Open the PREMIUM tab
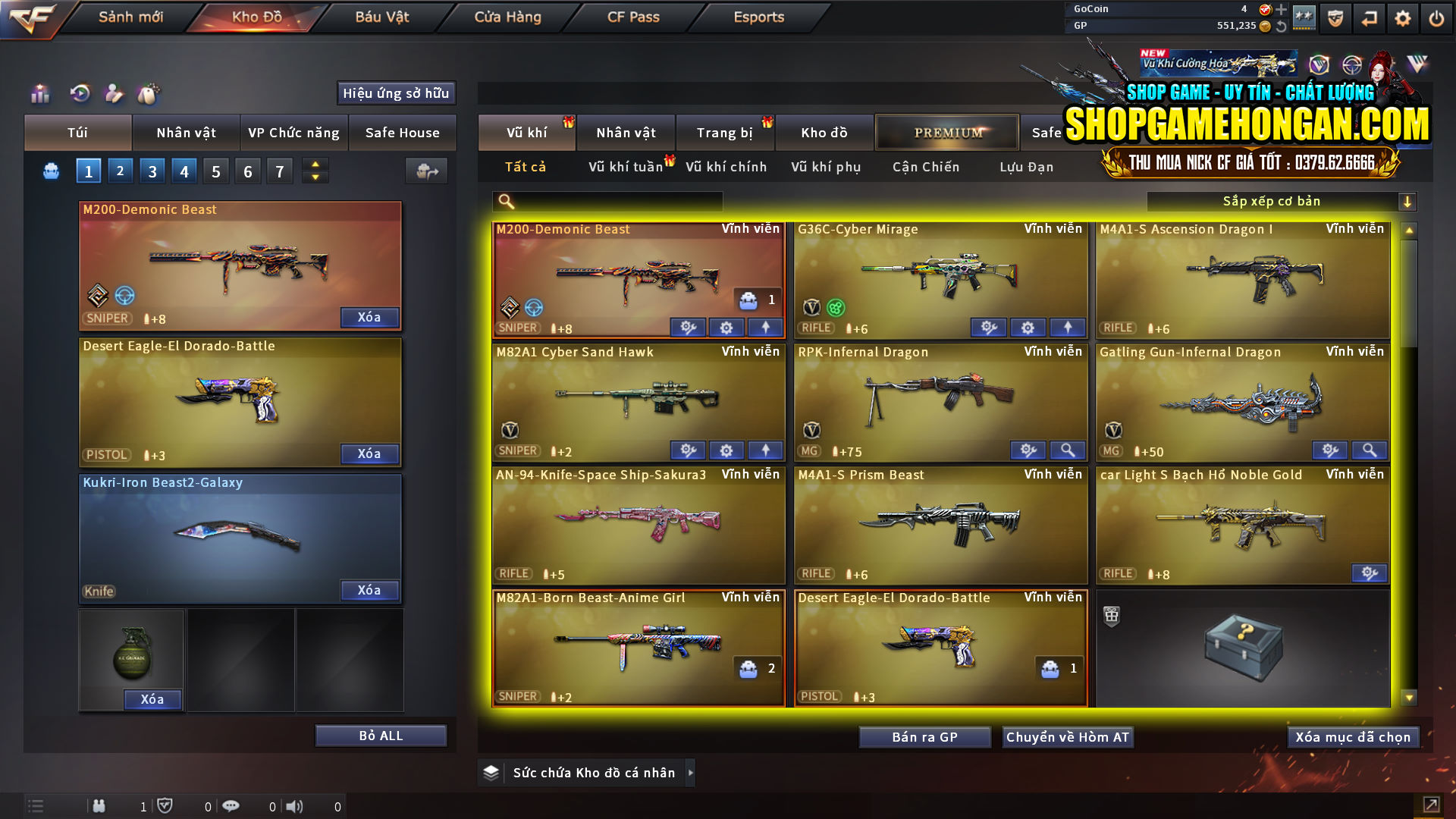1456x819 pixels. [946, 132]
